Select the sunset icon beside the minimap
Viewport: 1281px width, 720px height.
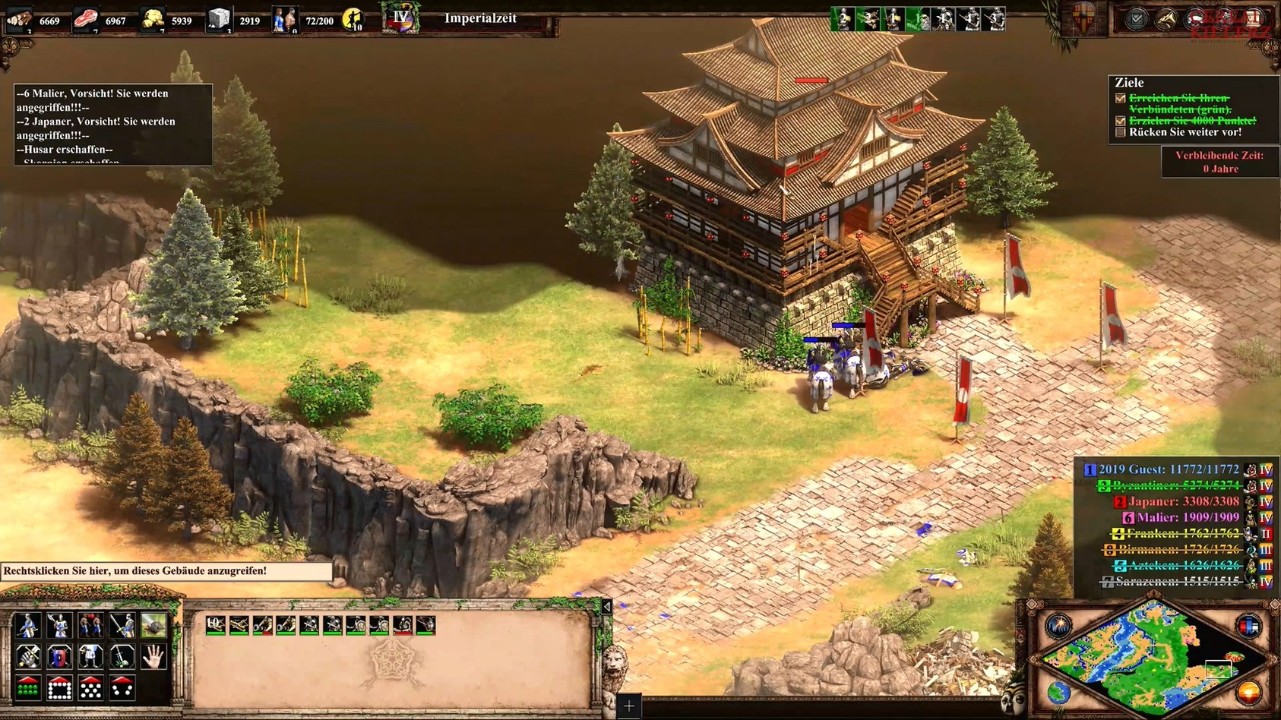tap(1248, 692)
